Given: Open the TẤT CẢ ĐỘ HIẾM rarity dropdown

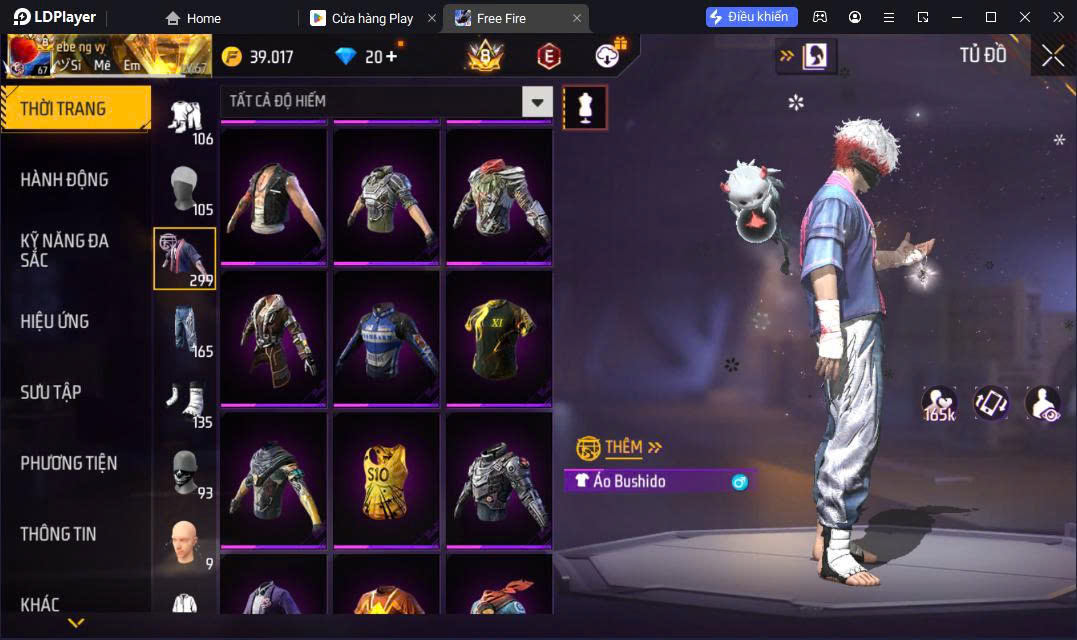Looking at the screenshot, I should tap(537, 101).
